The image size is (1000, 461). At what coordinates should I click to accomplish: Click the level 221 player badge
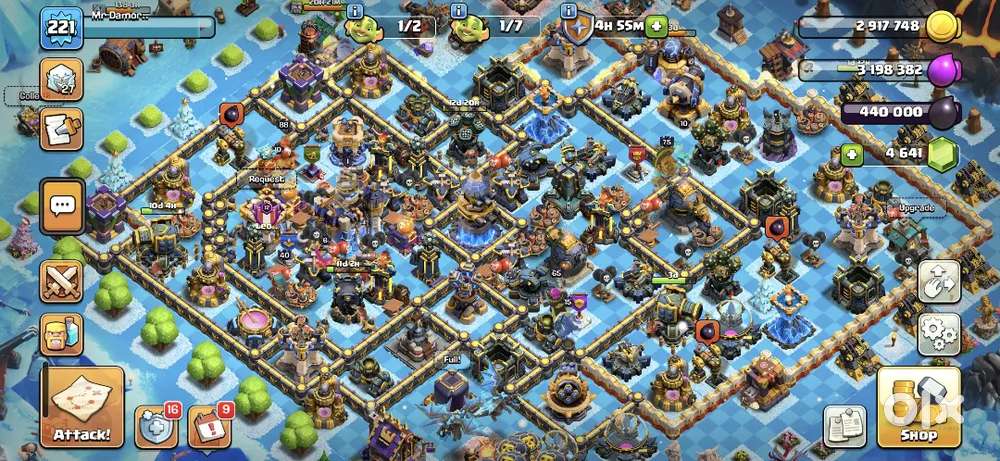click(x=61, y=29)
